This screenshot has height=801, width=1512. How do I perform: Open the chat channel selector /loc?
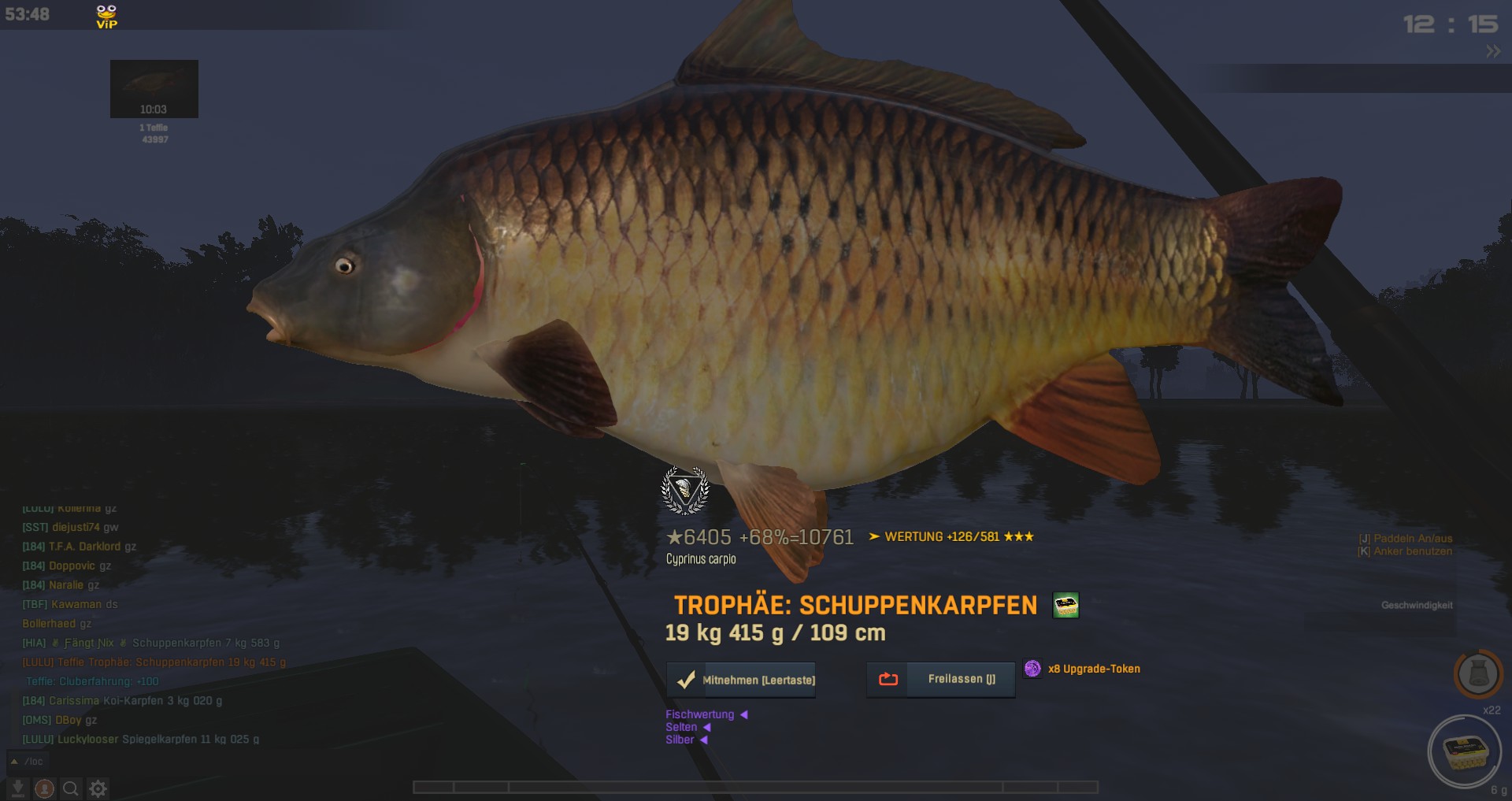click(x=28, y=762)
